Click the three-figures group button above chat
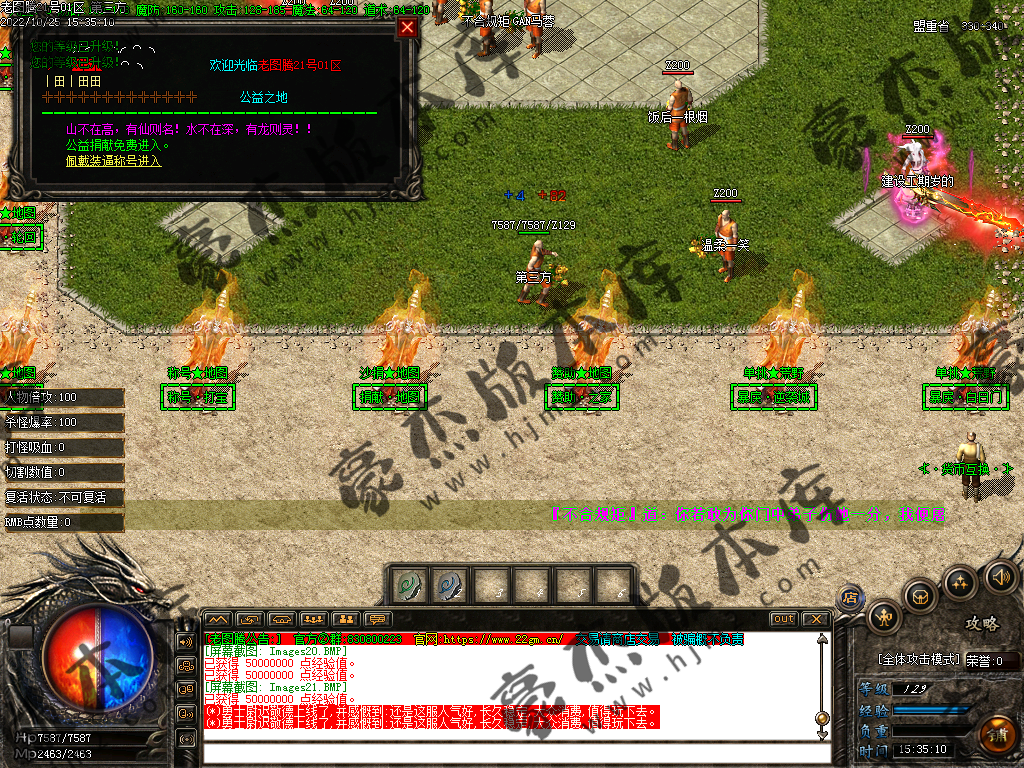Screen dimensions: 1024x768 [x=313, y=619]
